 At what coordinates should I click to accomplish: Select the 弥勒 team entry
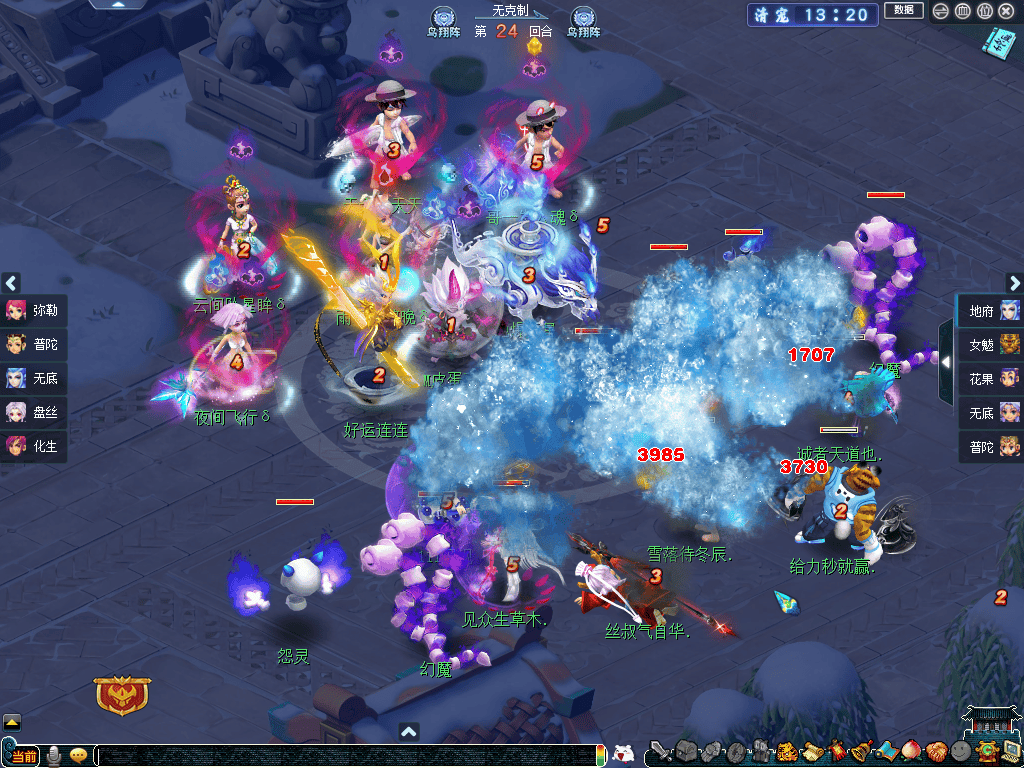click(34, 310)
